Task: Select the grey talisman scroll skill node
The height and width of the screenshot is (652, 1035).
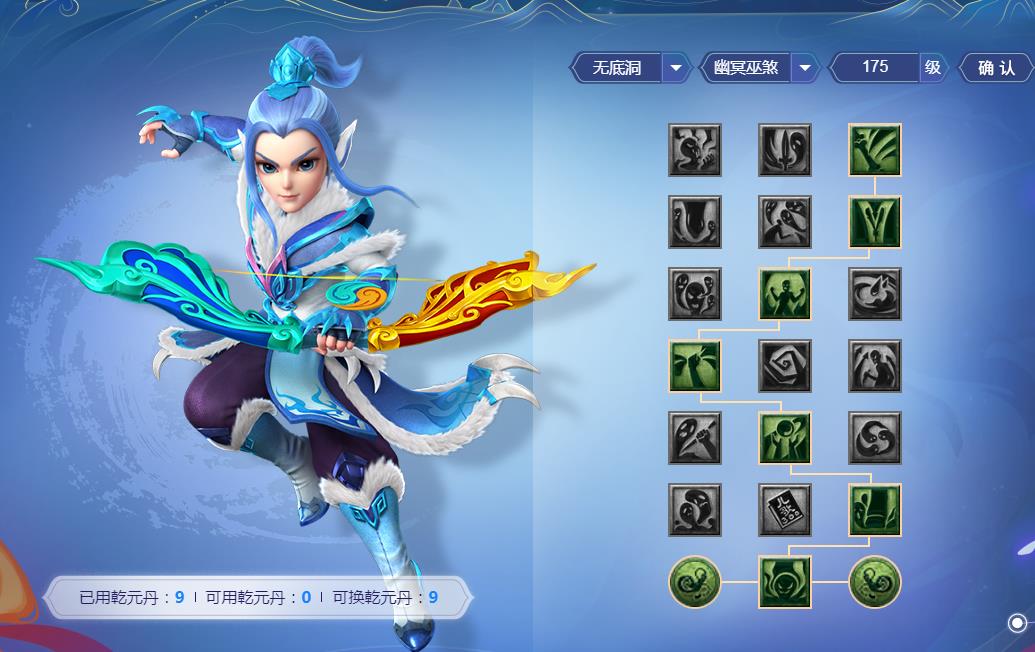Action: [785, 510]
